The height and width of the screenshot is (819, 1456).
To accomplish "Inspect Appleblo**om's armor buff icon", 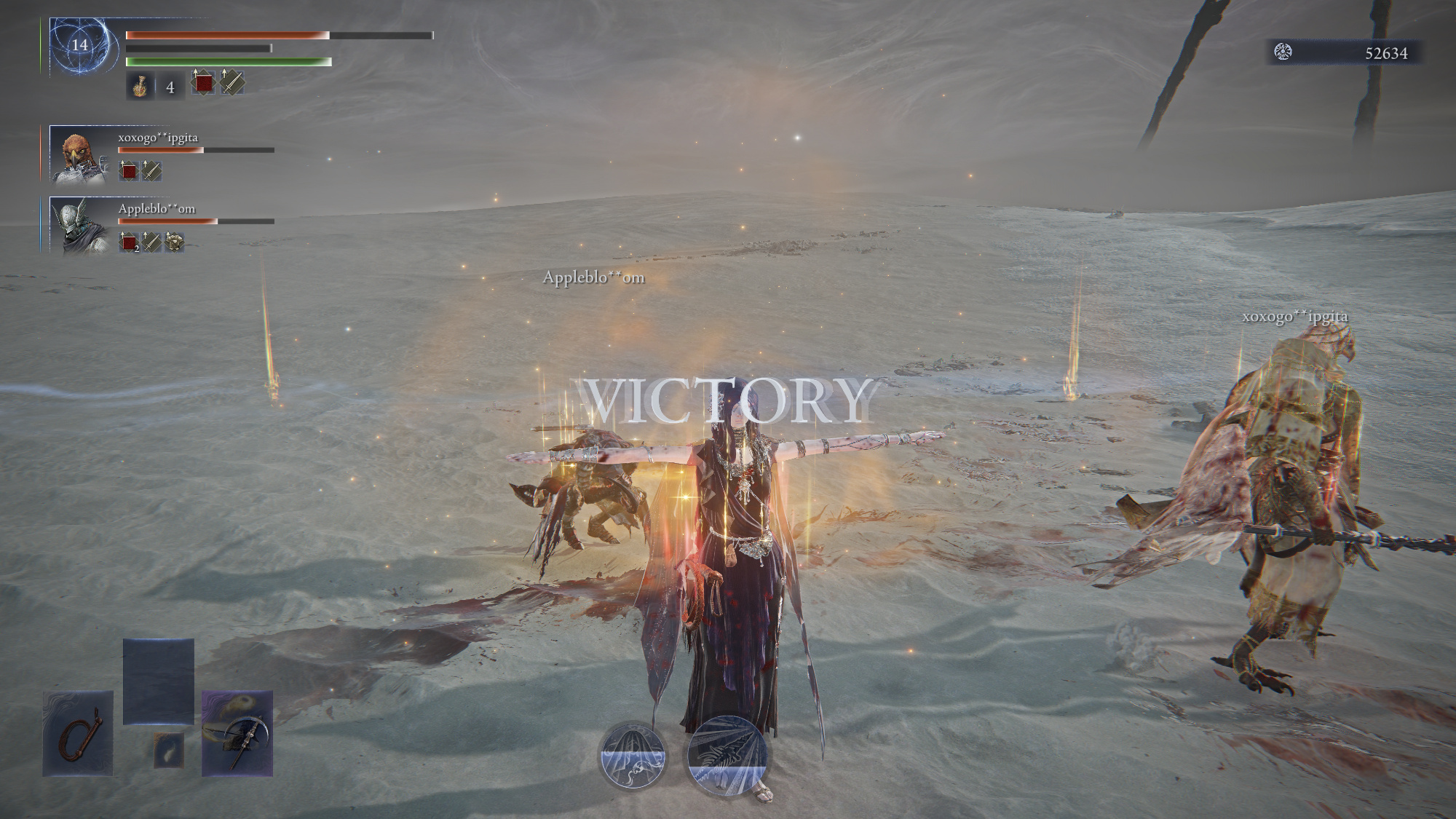I will coord(174,242).
